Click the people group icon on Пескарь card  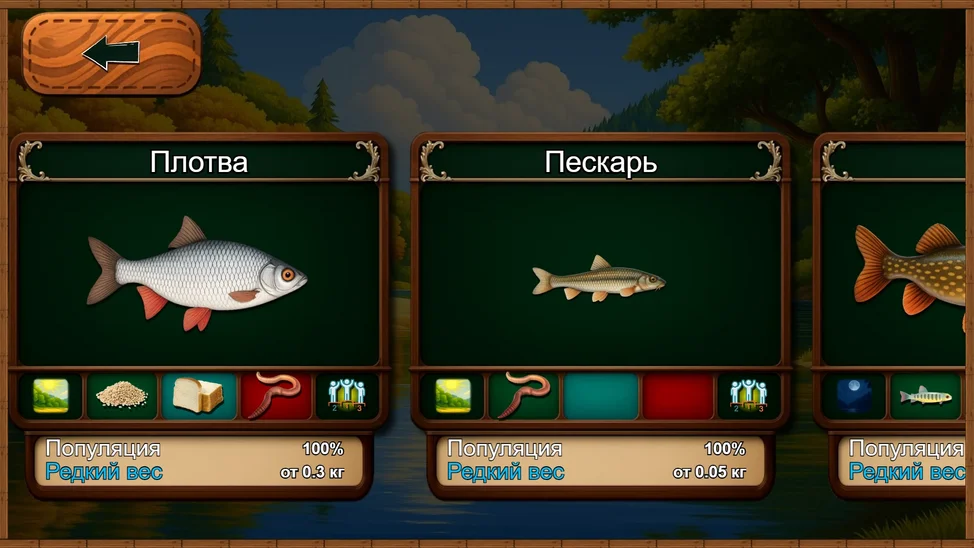point(748,397)
